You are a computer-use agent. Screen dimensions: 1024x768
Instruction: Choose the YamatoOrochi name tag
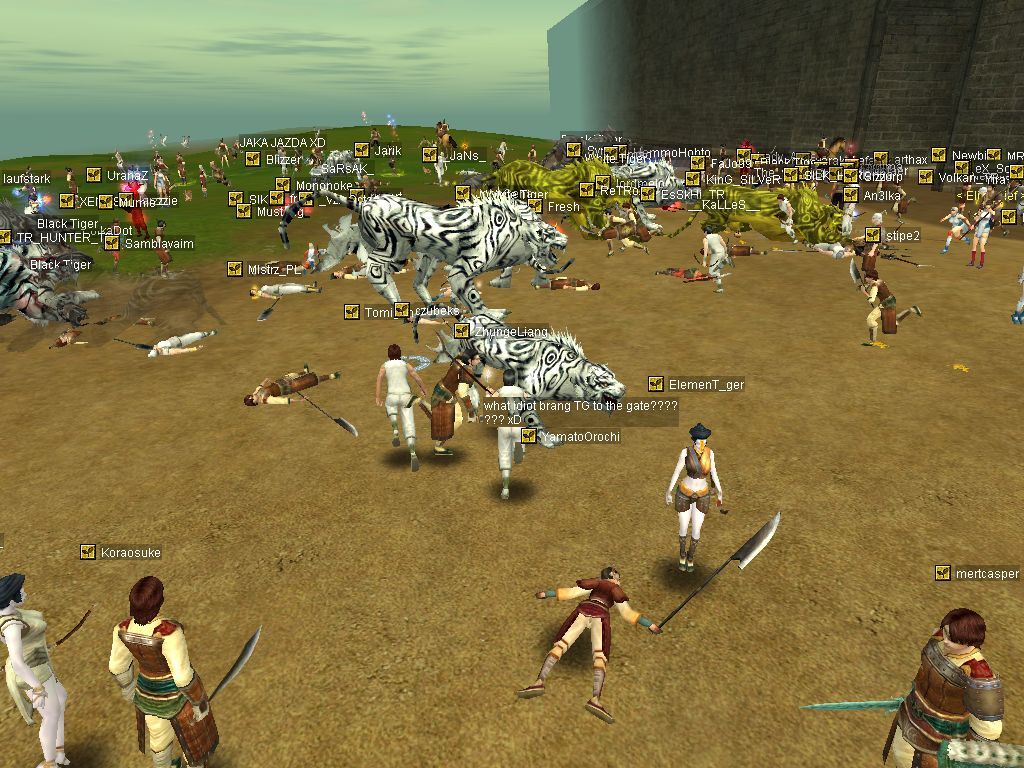[x=579, y=437]
